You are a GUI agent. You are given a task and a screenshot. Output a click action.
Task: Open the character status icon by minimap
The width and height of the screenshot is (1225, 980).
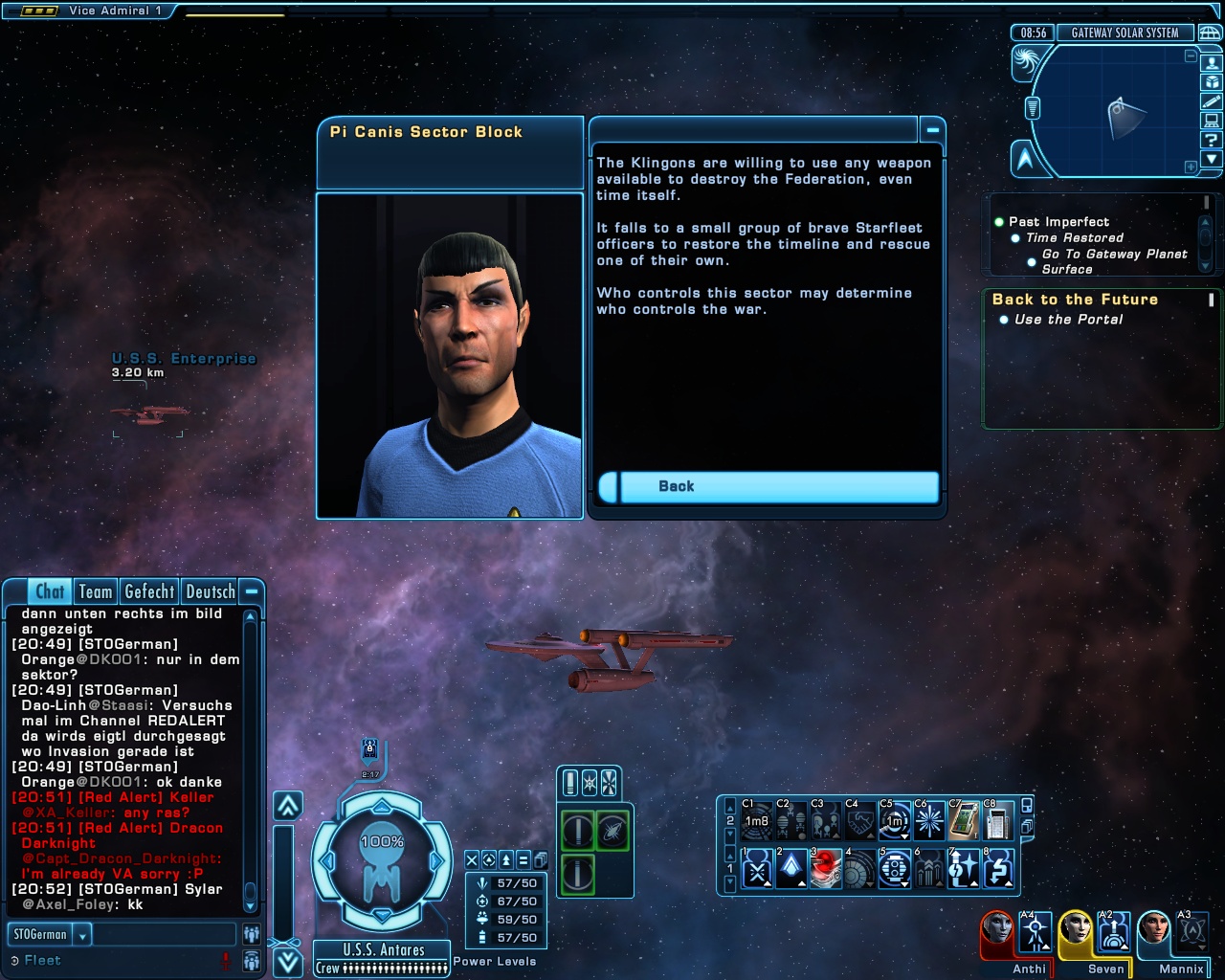1212,63
